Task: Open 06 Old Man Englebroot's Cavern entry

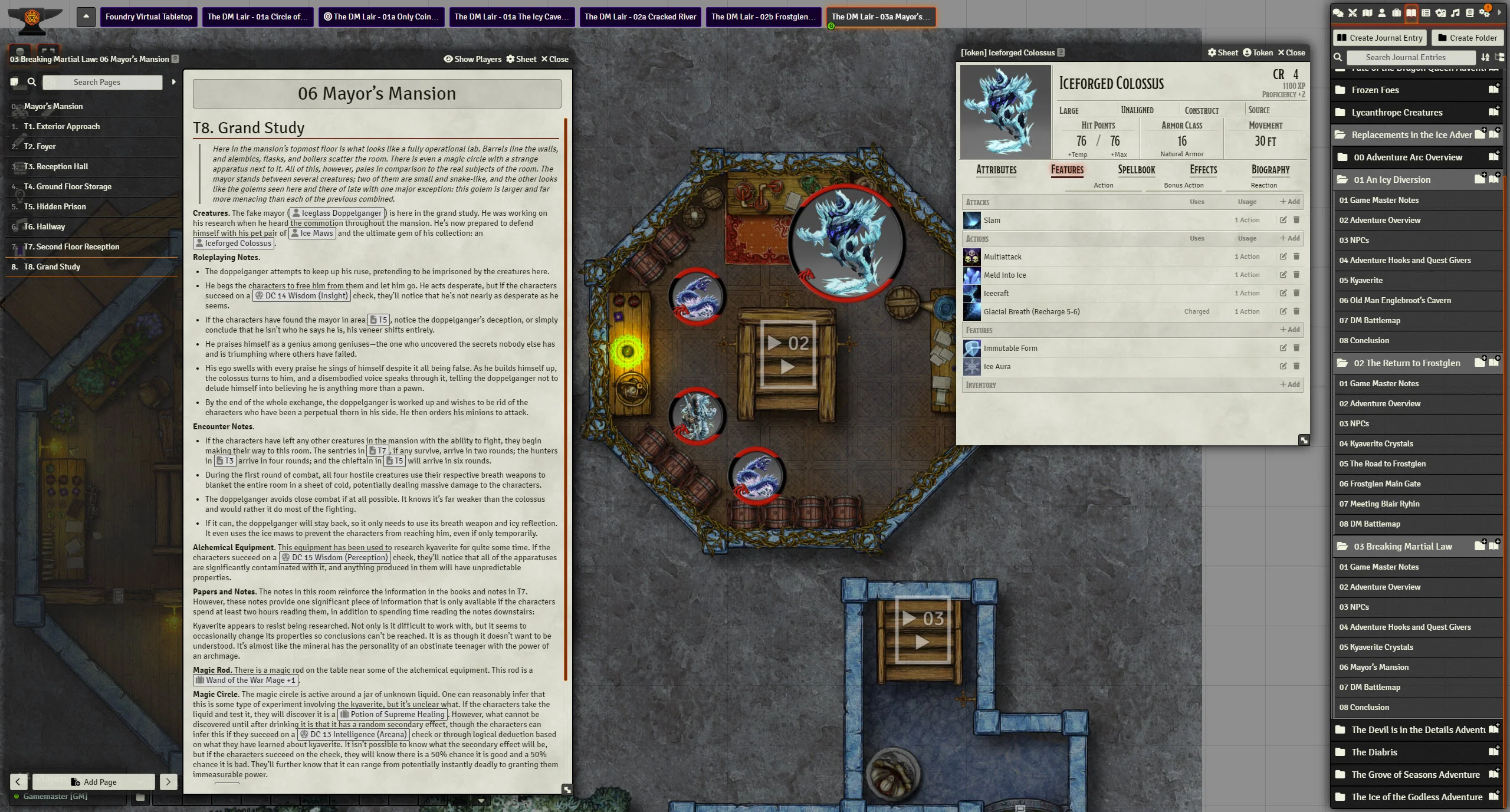Action: [x=1394, y=300]
